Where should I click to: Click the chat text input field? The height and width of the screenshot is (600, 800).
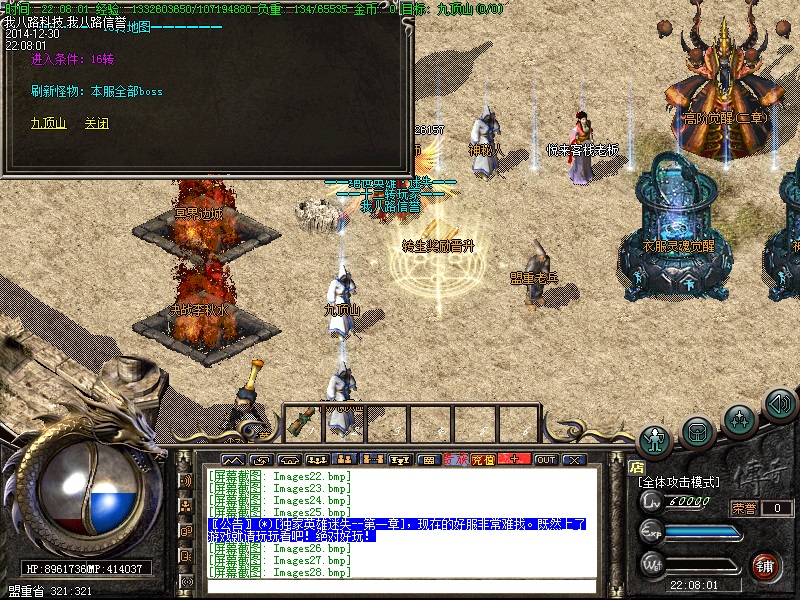pyautogui.click(x=400, y=586)
